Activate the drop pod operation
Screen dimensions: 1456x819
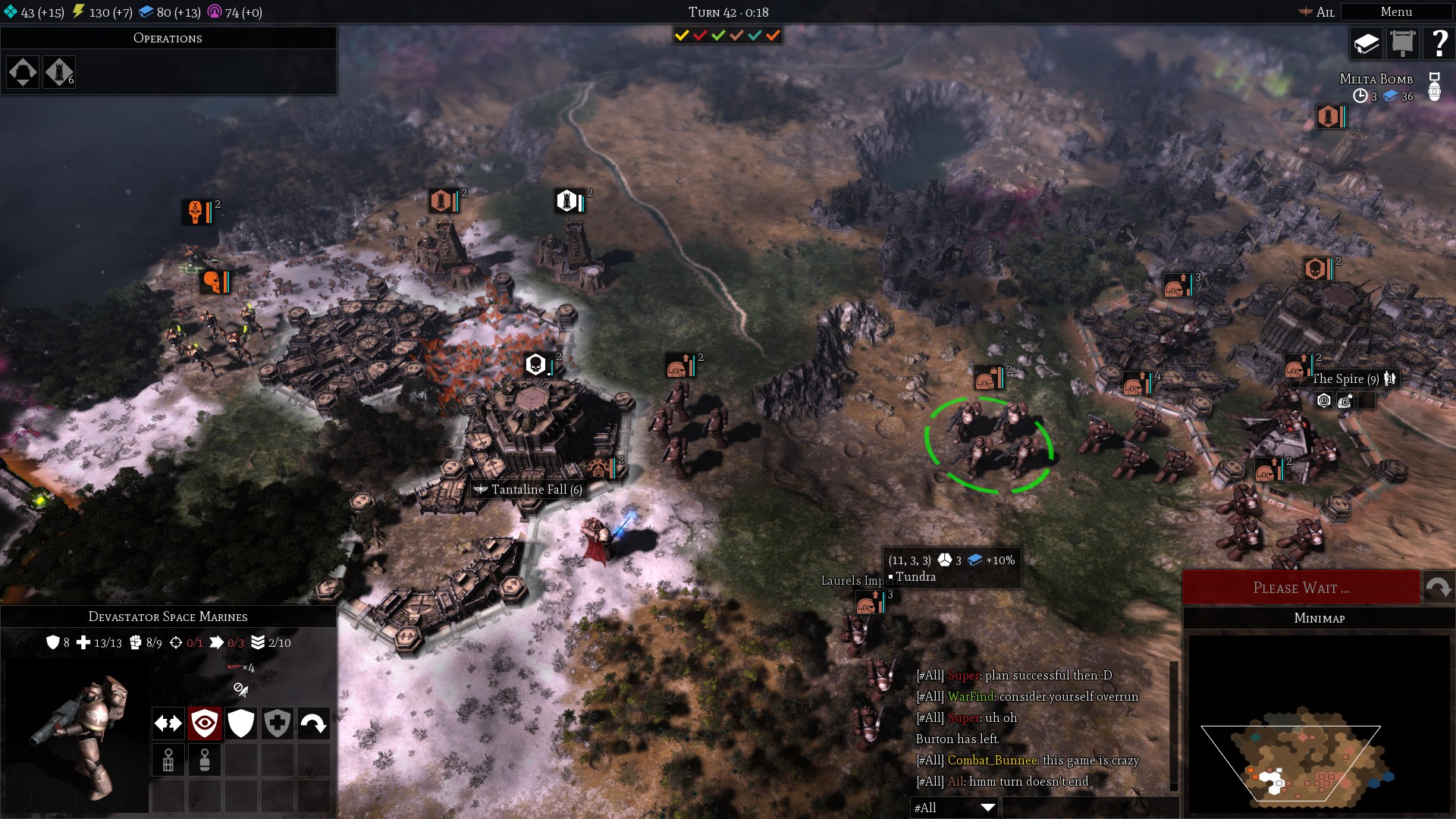[23, 72]
